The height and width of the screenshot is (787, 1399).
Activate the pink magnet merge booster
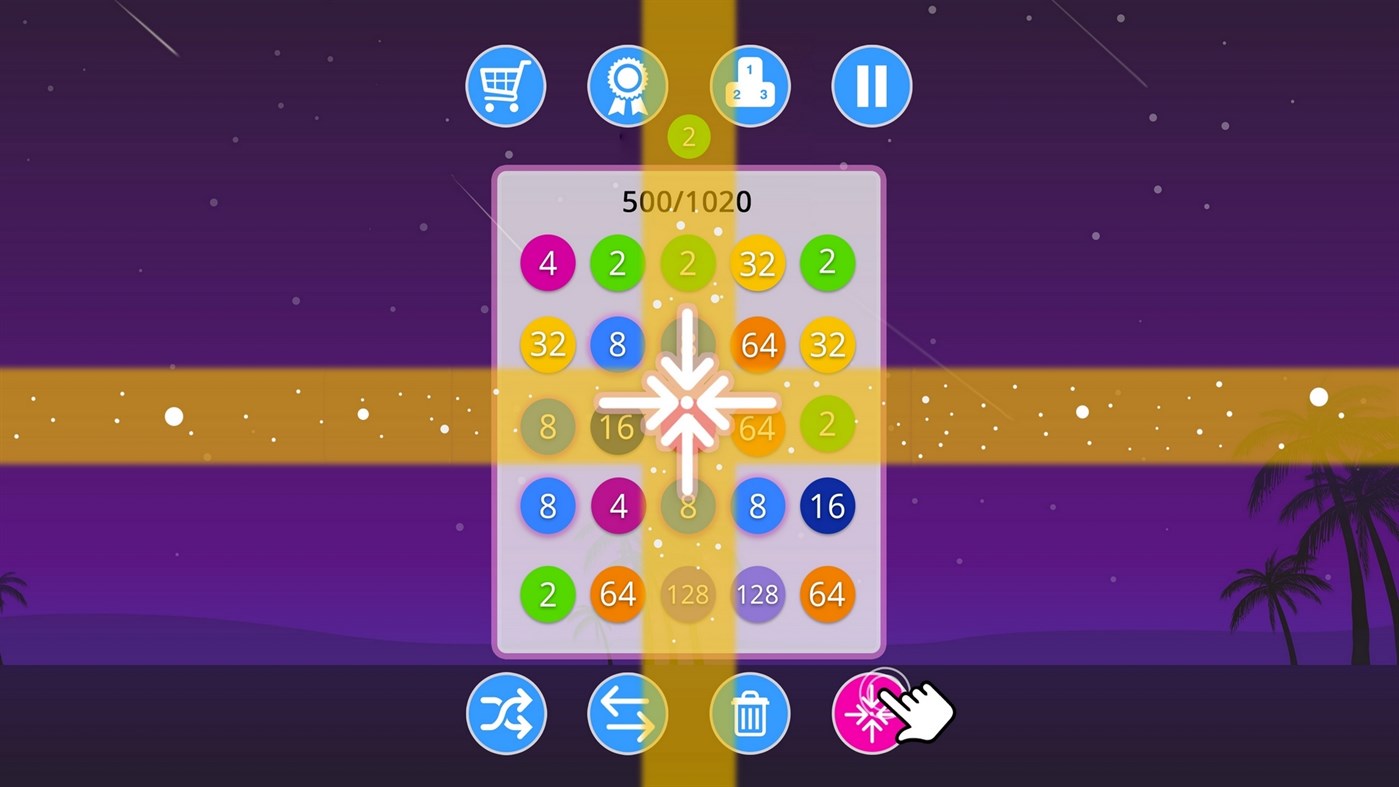(871, 712)
